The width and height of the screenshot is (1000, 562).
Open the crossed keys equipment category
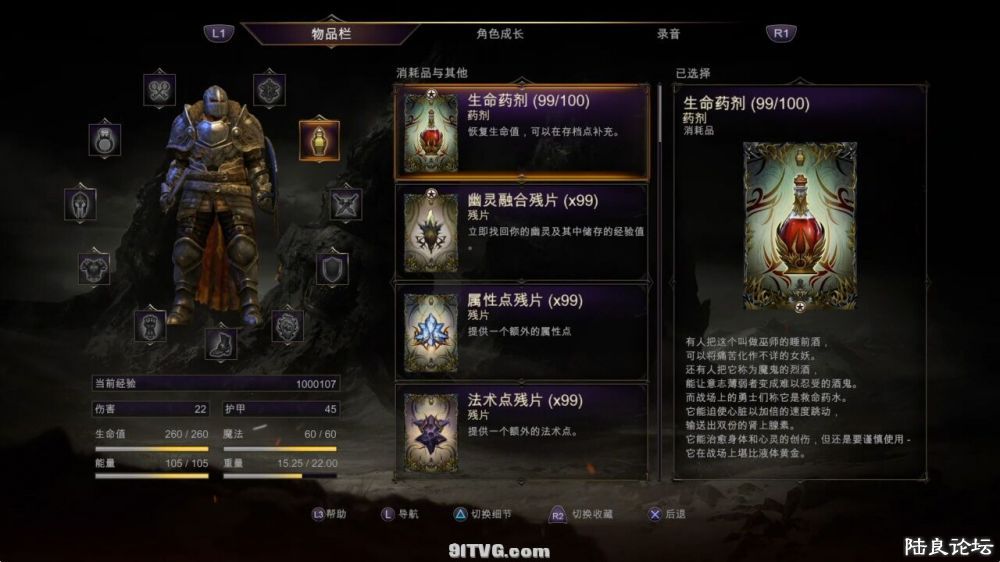[160, 90]
